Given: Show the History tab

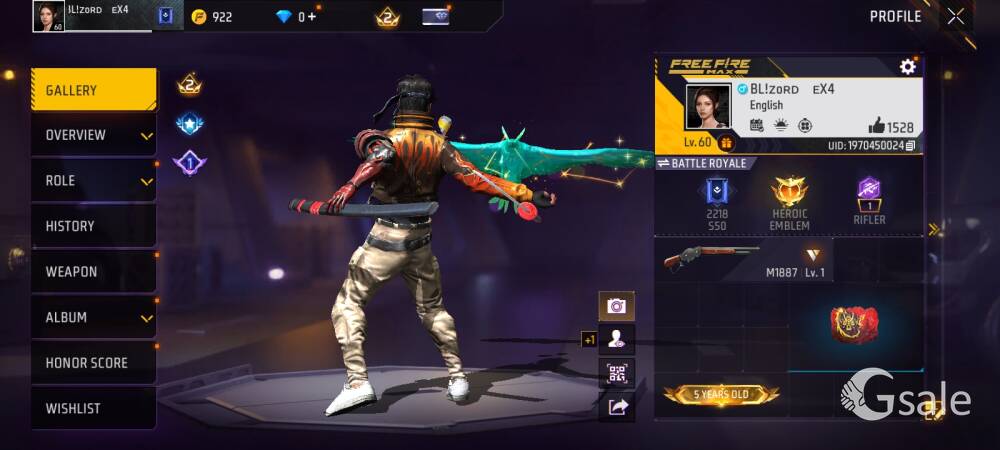Looking at the screenshot, I should [x=93, y=226].
